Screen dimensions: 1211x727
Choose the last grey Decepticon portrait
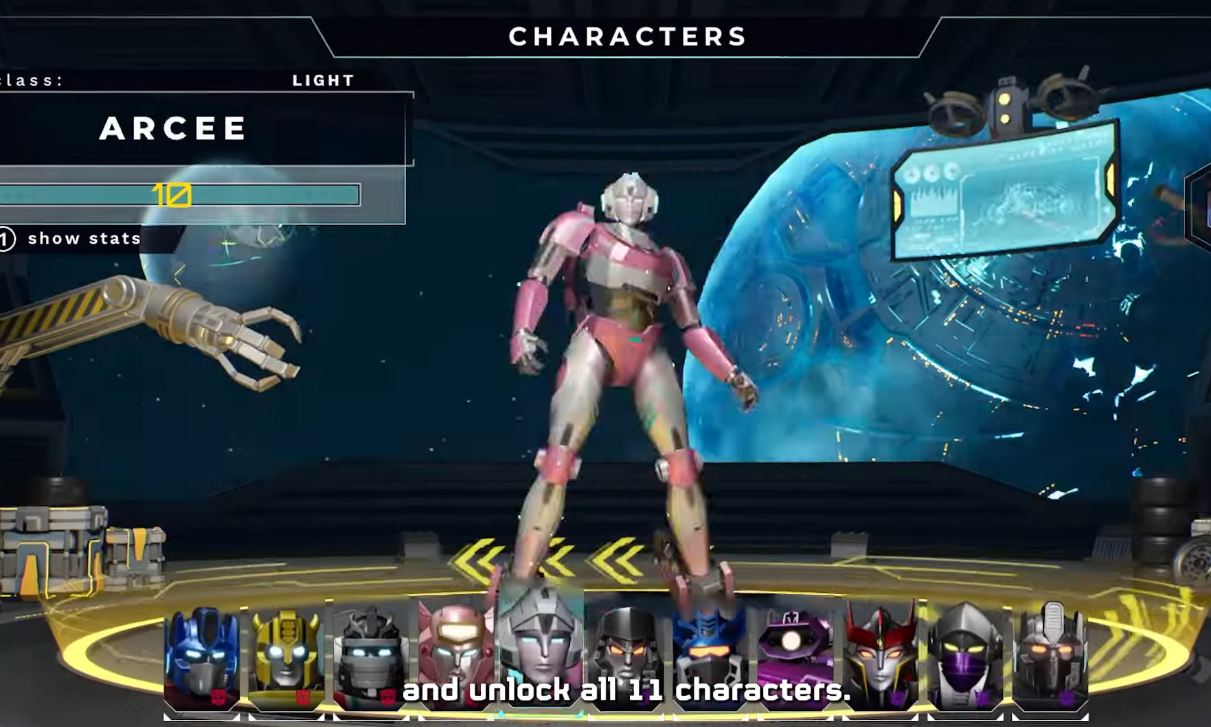coord(1049,657)
